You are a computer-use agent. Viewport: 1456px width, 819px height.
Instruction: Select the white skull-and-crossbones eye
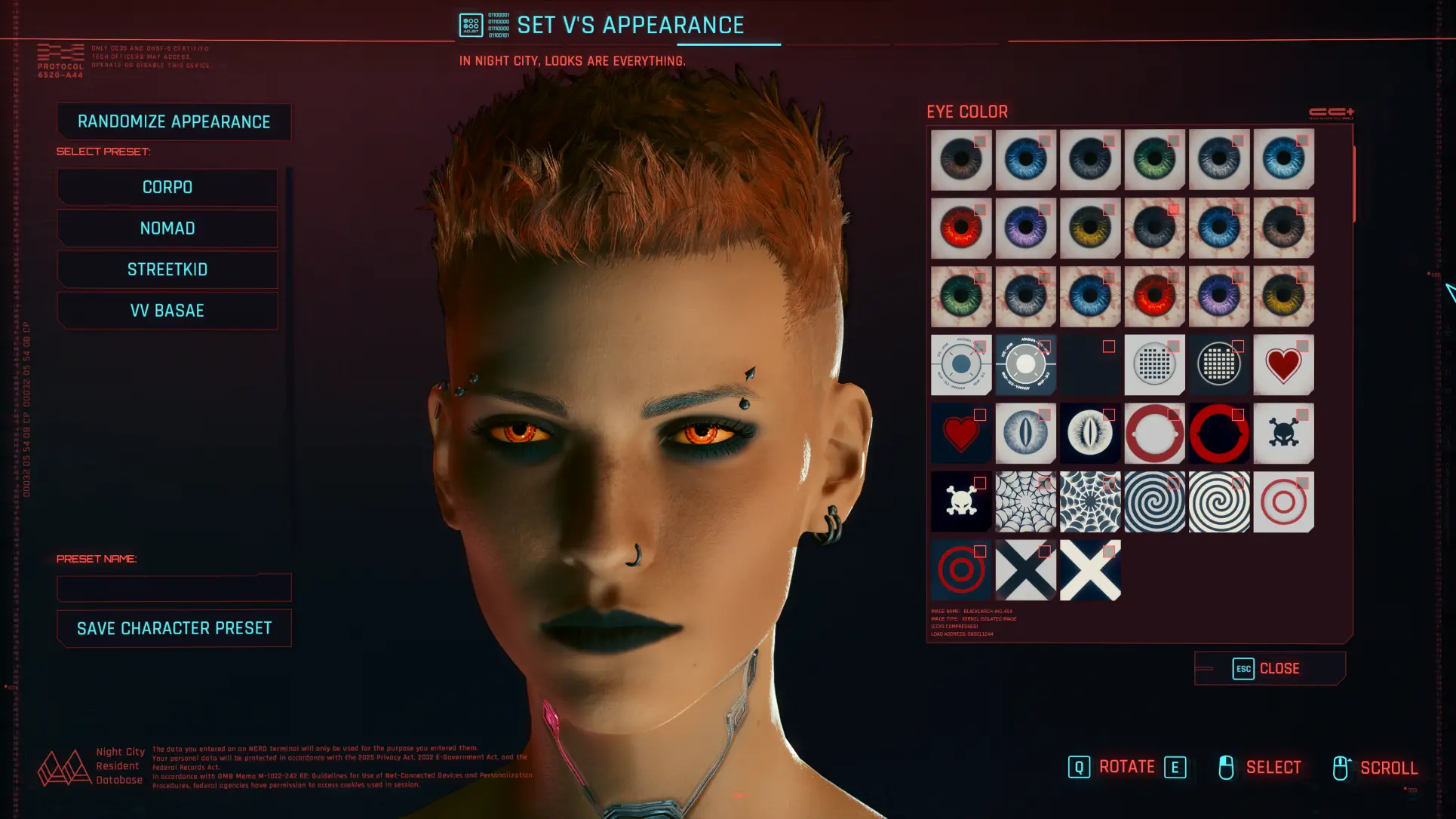pos(961,502)
